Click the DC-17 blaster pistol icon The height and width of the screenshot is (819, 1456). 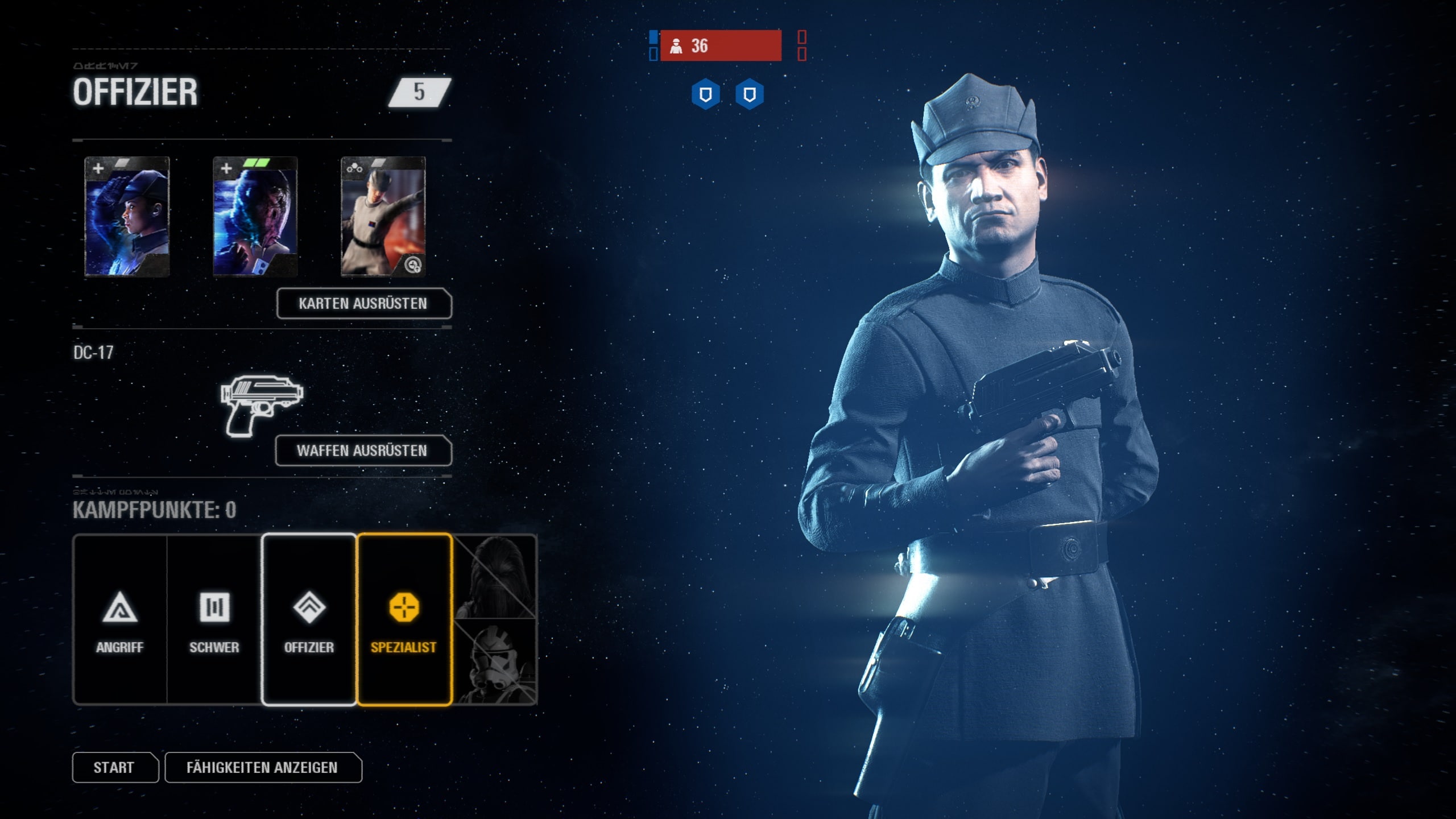point(261,405)
